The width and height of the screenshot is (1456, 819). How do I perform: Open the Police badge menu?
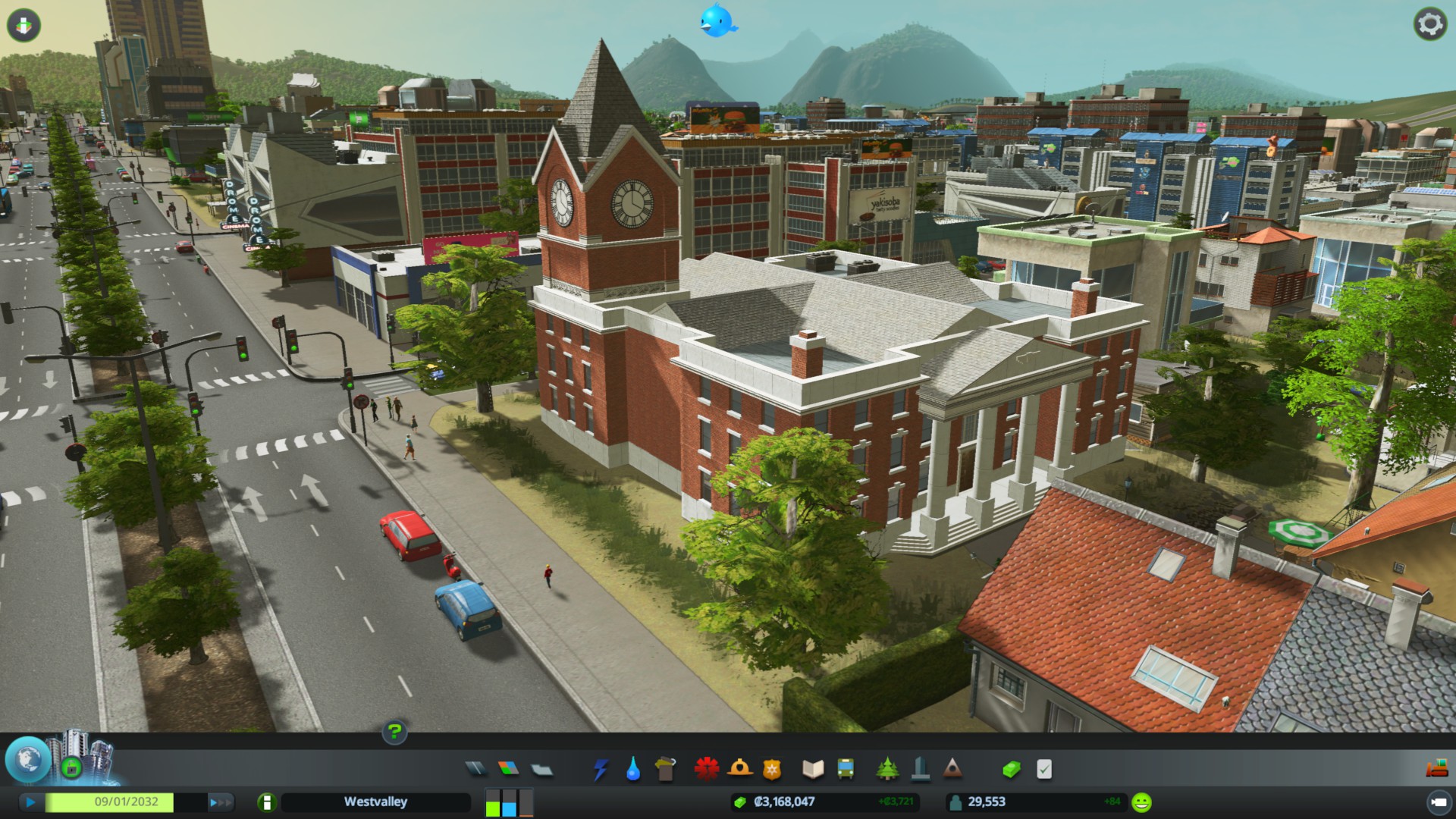(x=771, y=769)
